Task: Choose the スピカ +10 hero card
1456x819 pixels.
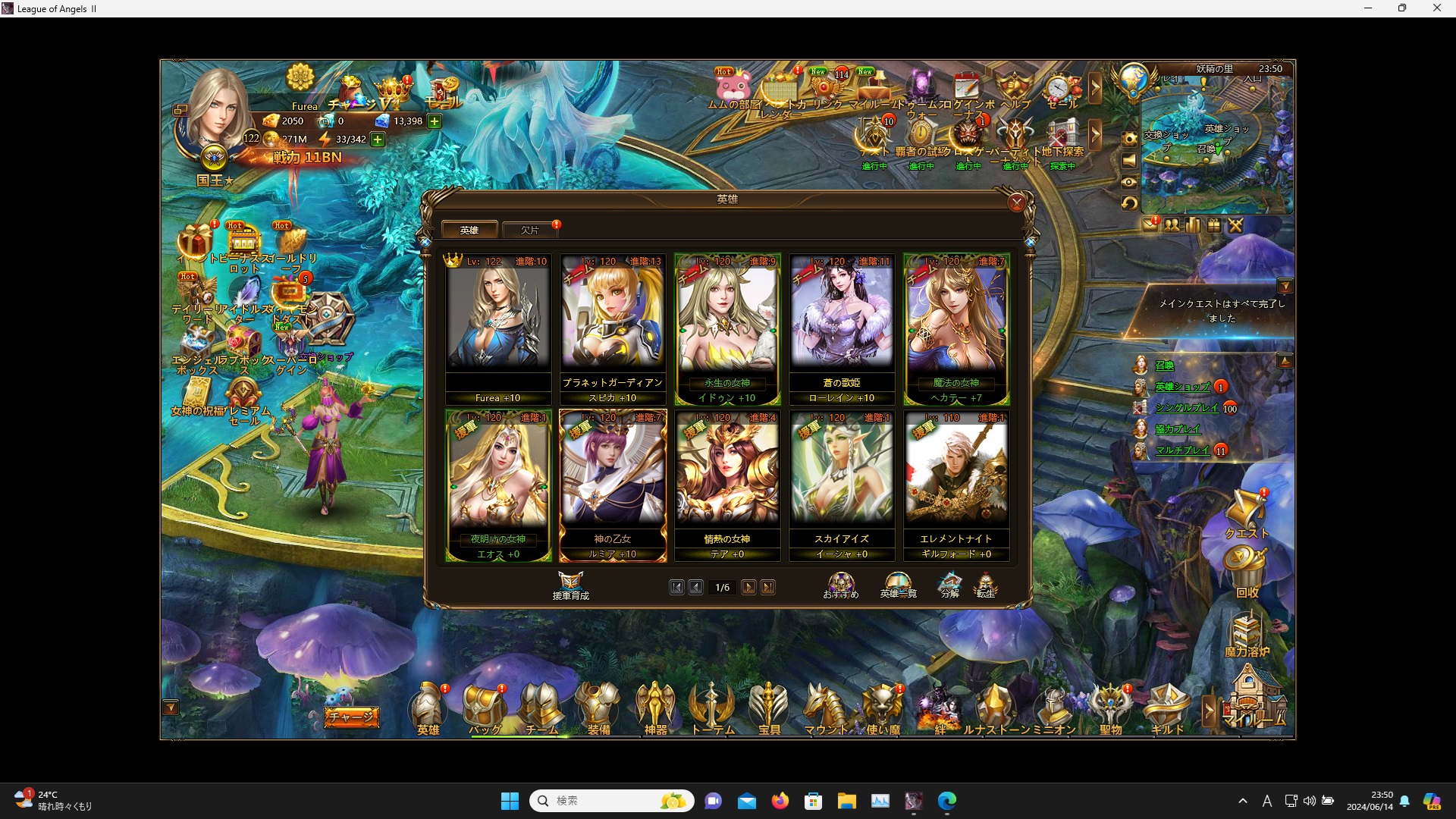Action: [x=613, y=329]
